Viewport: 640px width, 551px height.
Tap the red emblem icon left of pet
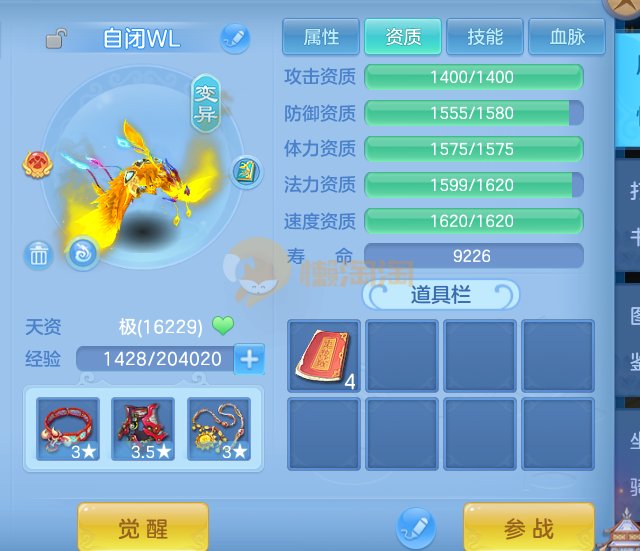coord(38,161)
